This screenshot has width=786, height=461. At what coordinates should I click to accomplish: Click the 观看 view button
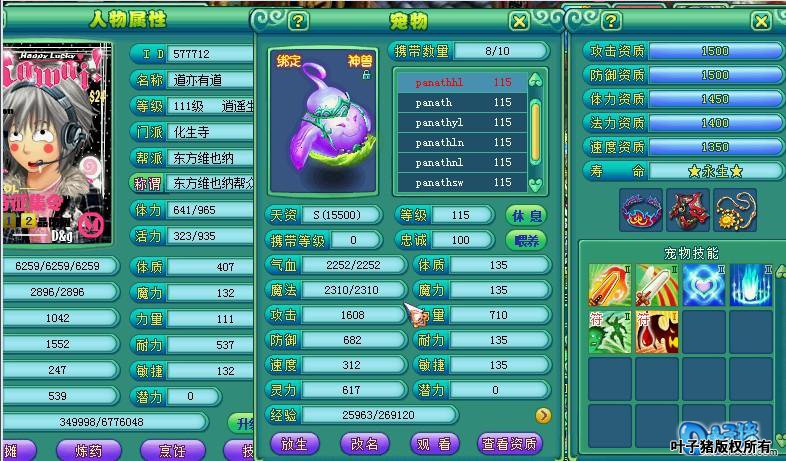[x=434, y=443]
